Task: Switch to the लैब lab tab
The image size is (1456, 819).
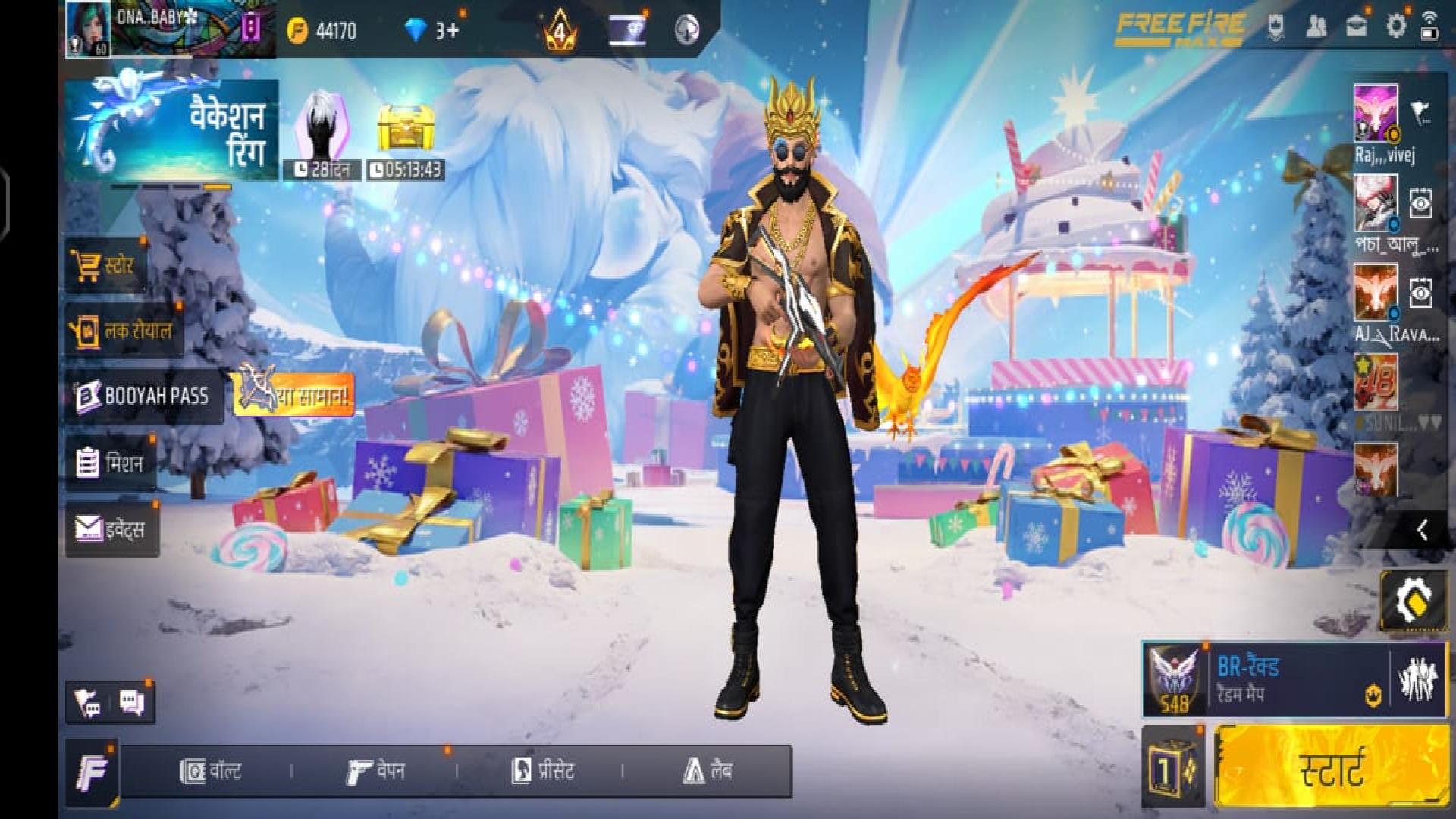Action: tap(707, 771)
